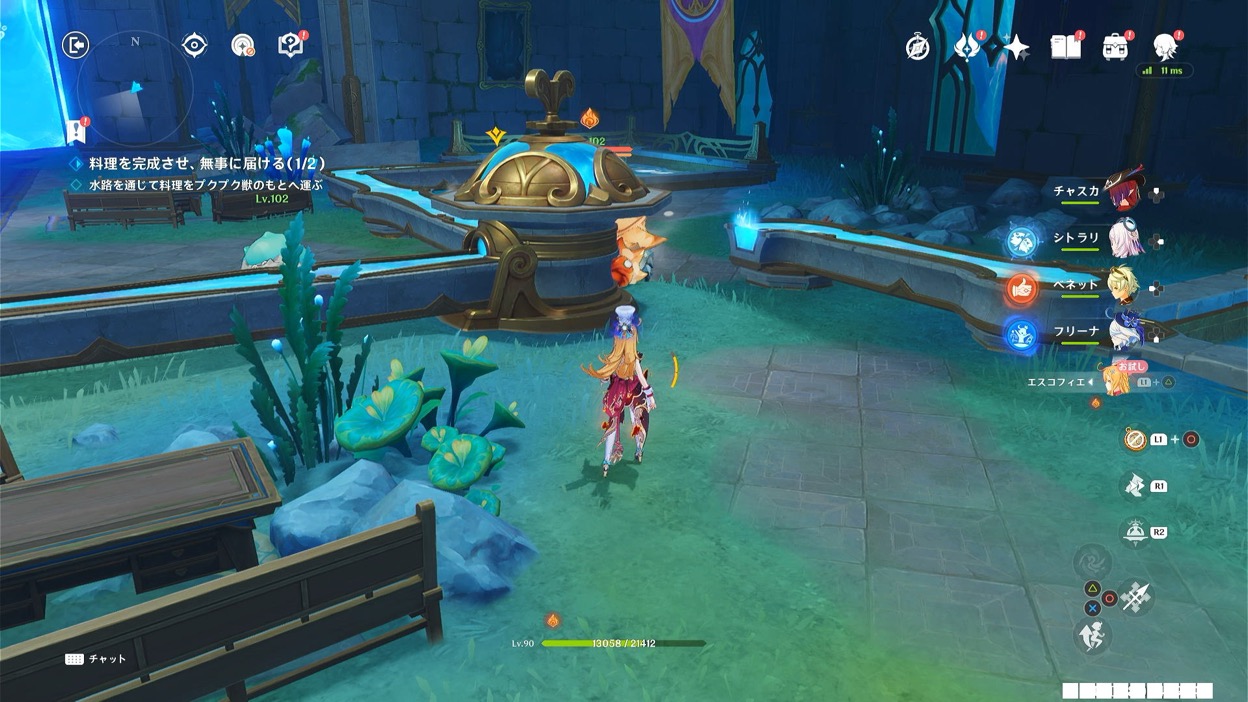Switch to party member ベネット
1248x702 pixels.
tap(1124, 286)
